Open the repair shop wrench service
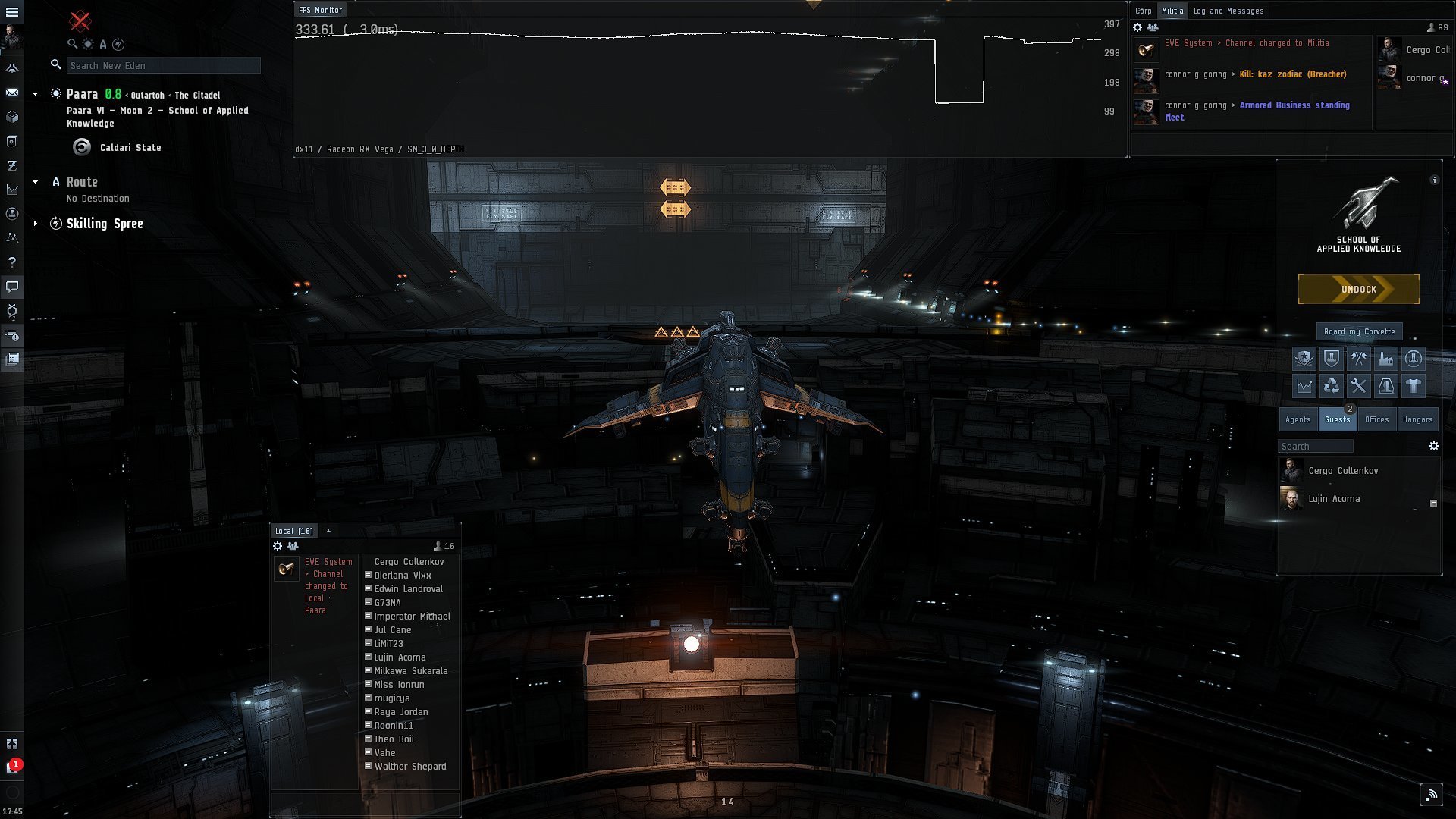Image resolution: width=1456 pixels, height=819 pixels. pos(1358,386)
